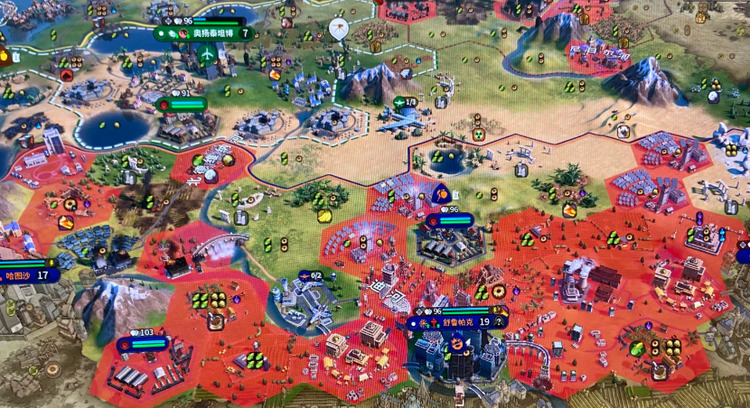Select the district banner with strength 91
The image size is (750, 408).
[181, 103]
